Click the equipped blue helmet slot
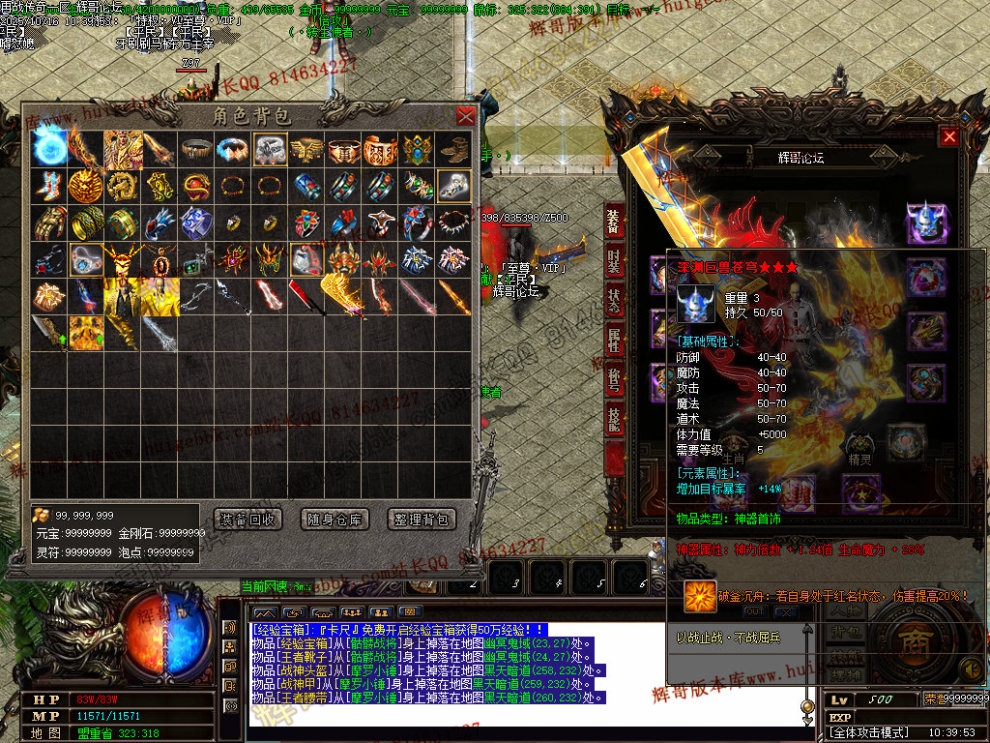Viewport: 990px width, 743px height. [x=926, y=222]
